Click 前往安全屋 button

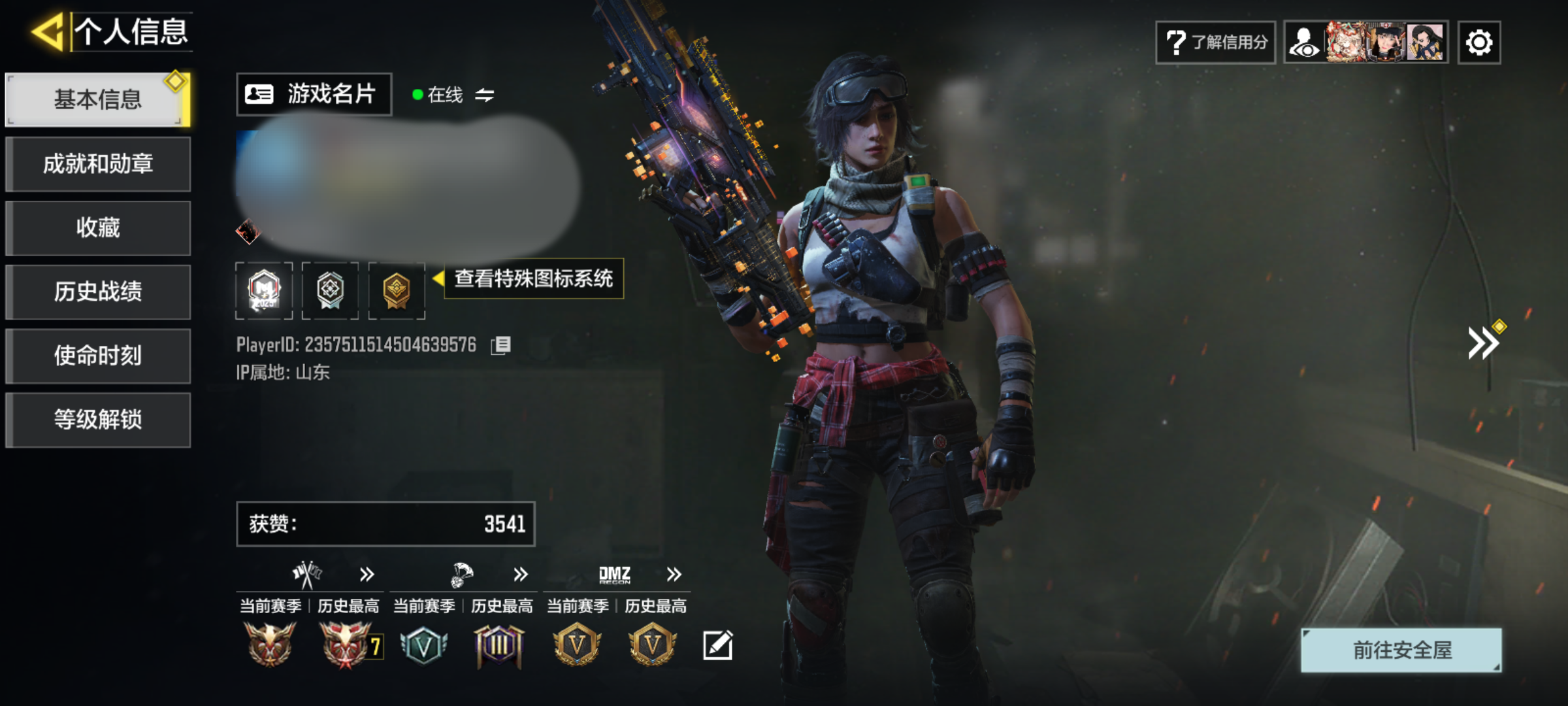(x=1401, y=650)
